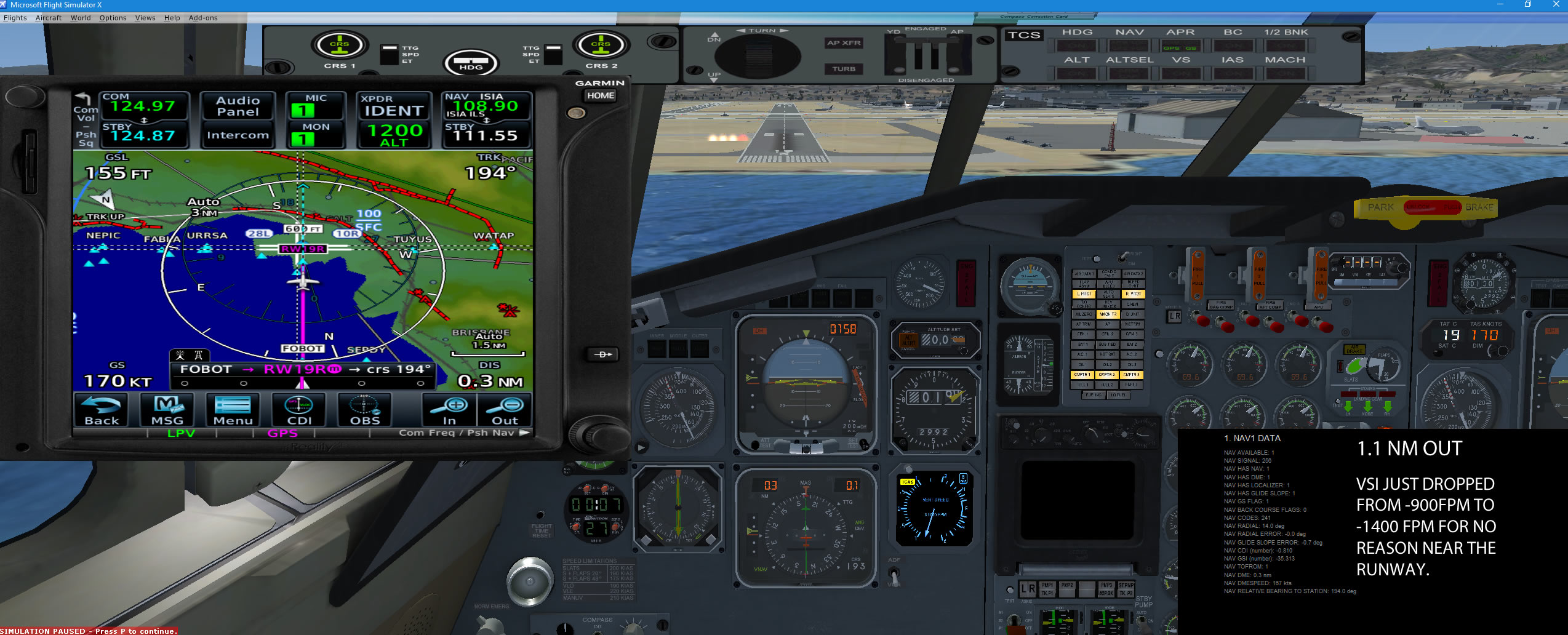1568x635 pixels.
Task: Open the Views menu
Action: [145, 18]
